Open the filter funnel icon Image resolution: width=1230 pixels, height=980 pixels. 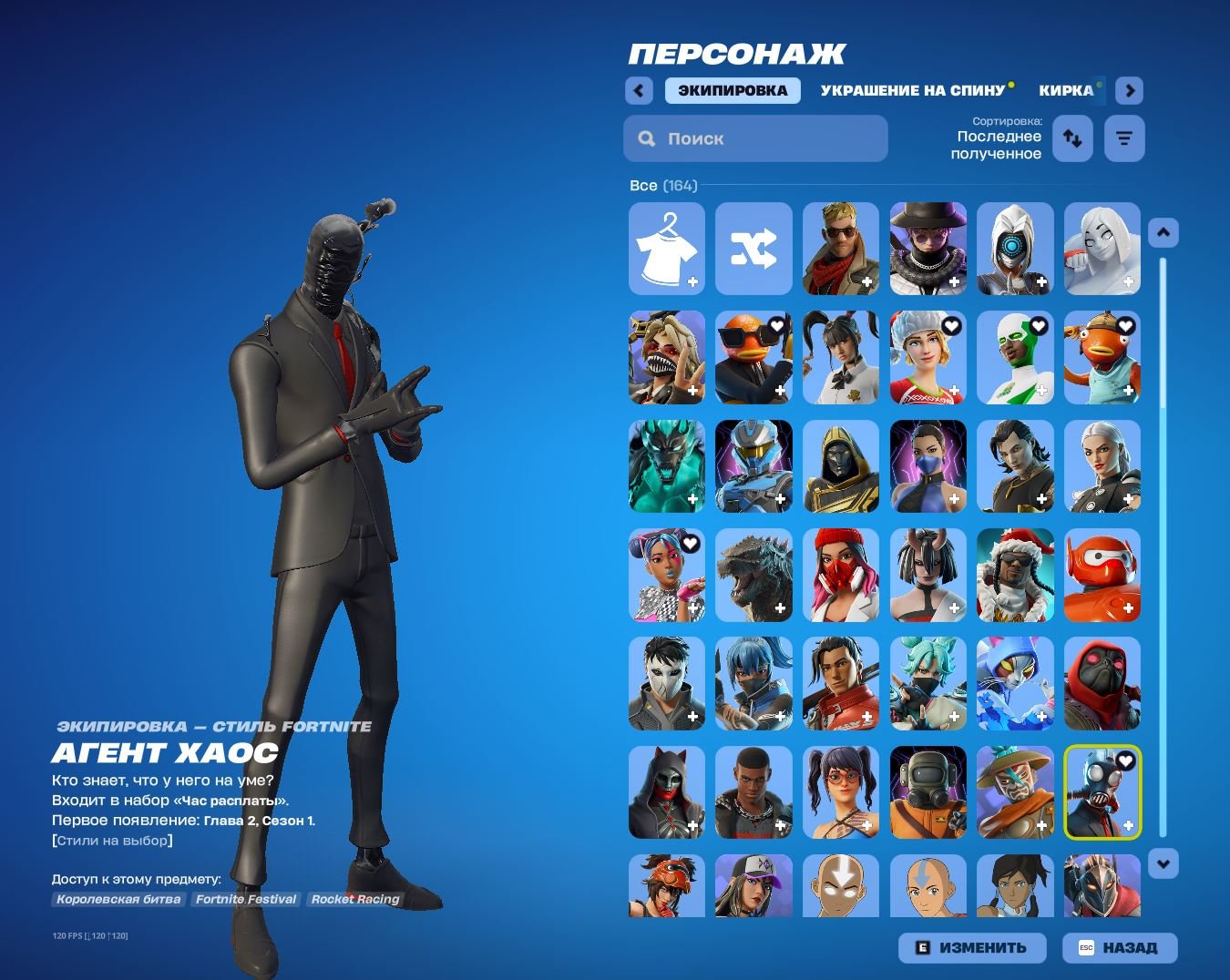[x=1124, y=138]
